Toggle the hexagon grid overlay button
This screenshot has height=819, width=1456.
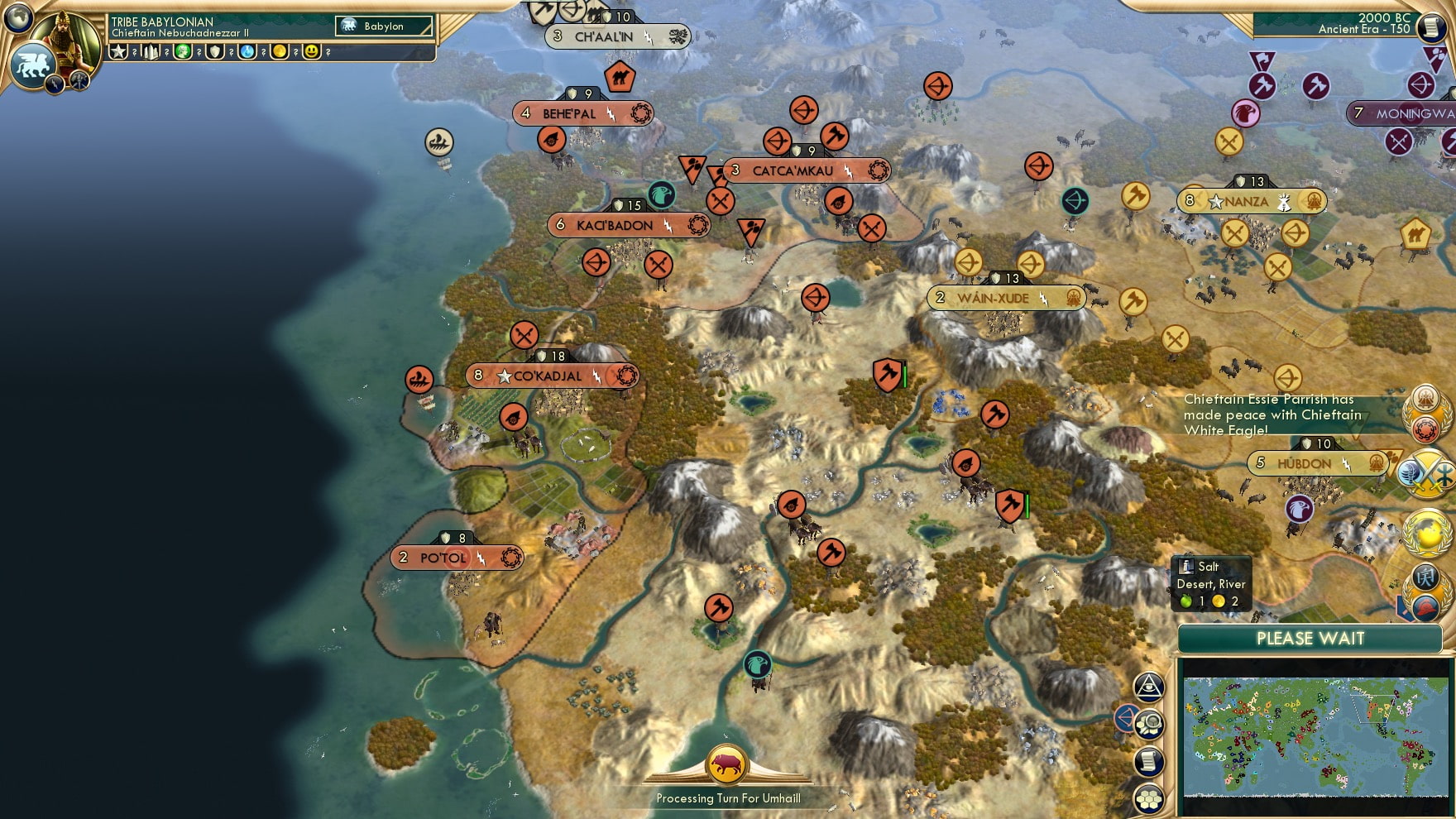tap(1149, 798)
